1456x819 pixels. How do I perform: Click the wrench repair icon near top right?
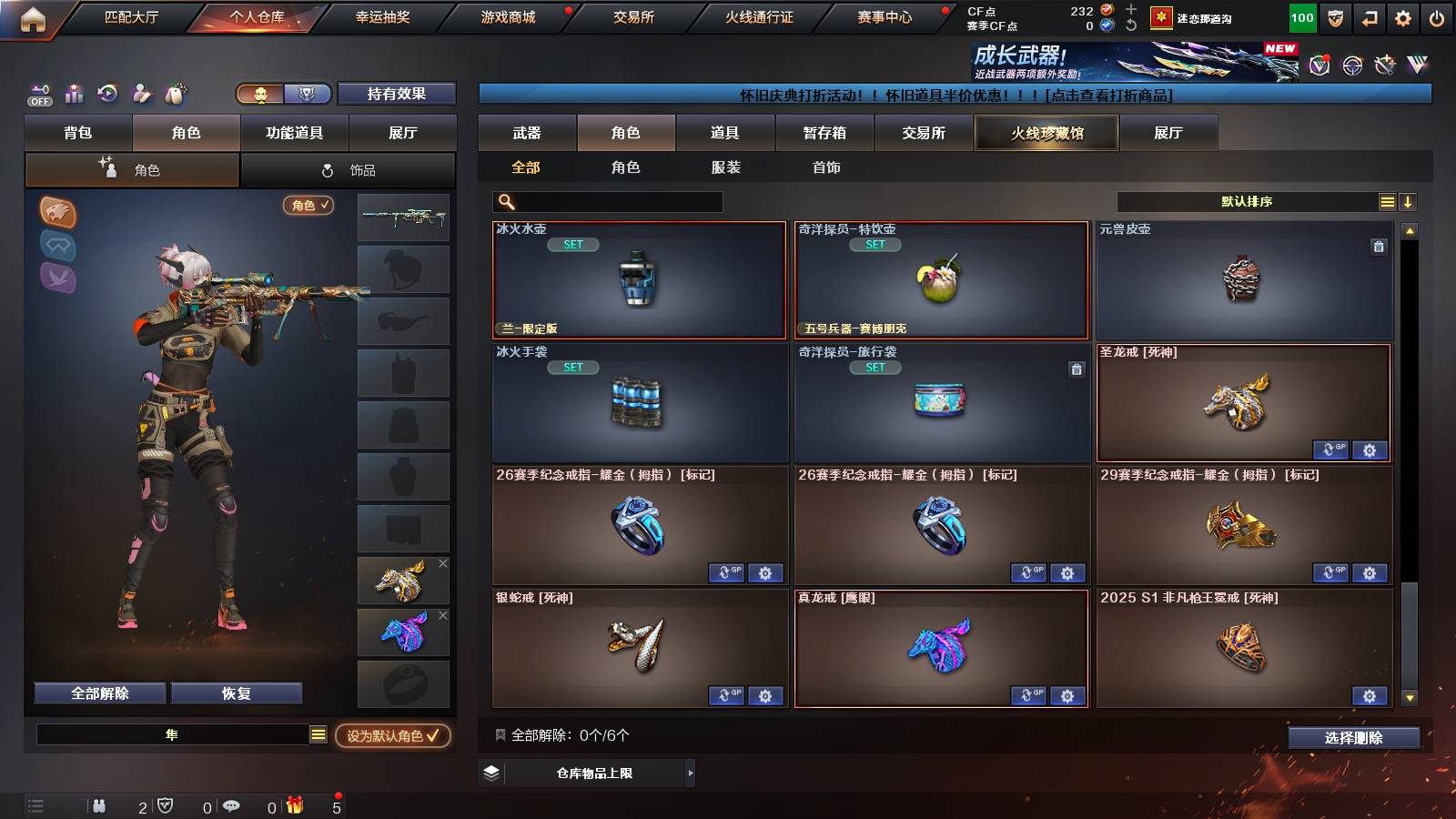(1385, 65)
